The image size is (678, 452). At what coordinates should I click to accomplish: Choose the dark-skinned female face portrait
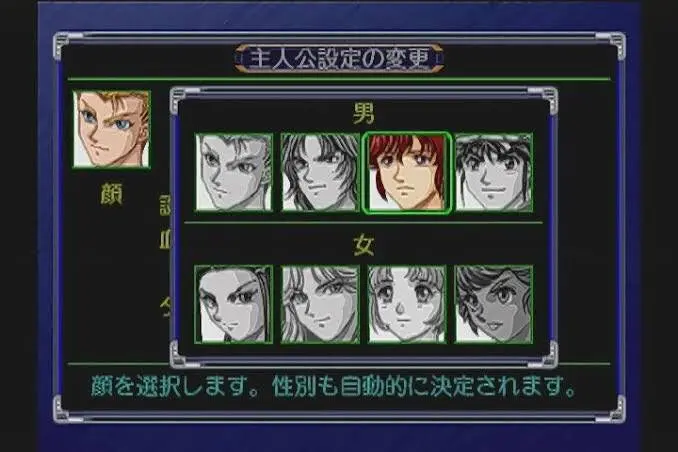(x=494, y=304)
